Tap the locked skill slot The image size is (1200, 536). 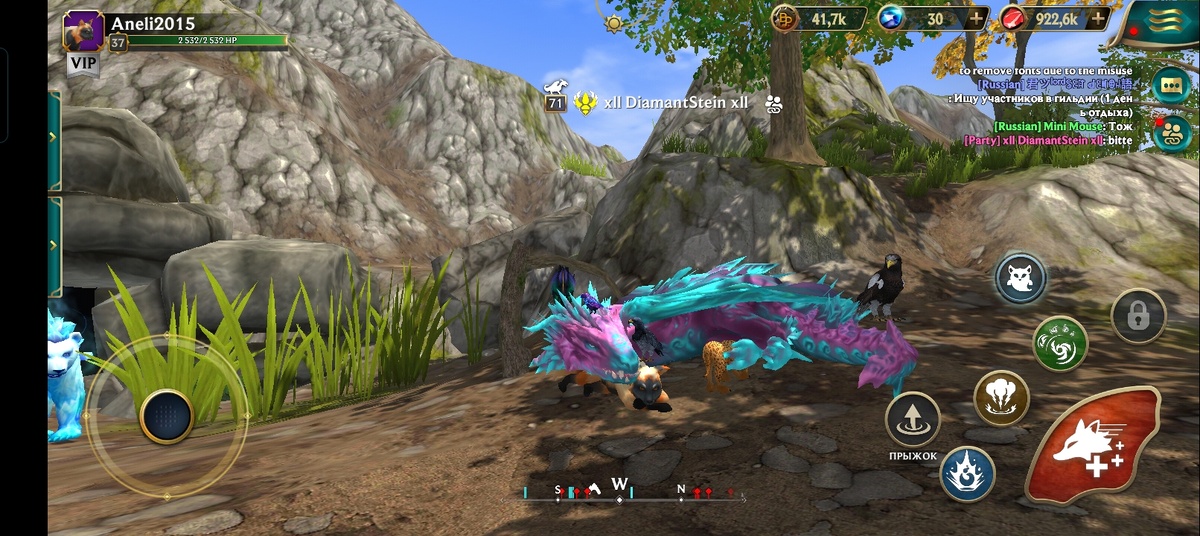coord(1138,316)
